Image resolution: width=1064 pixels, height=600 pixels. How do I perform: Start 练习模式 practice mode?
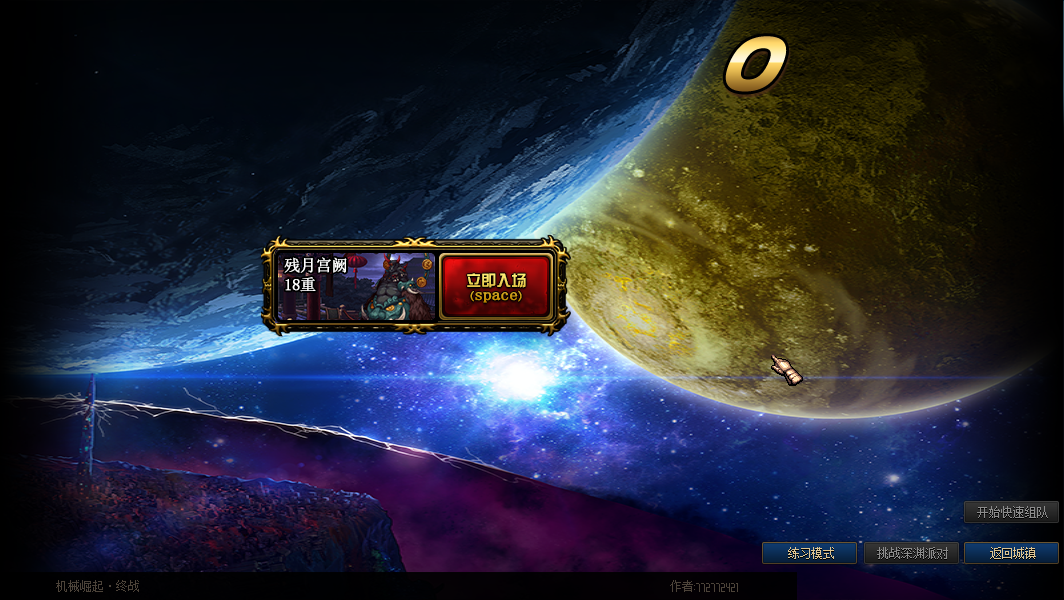click(809, 553)
